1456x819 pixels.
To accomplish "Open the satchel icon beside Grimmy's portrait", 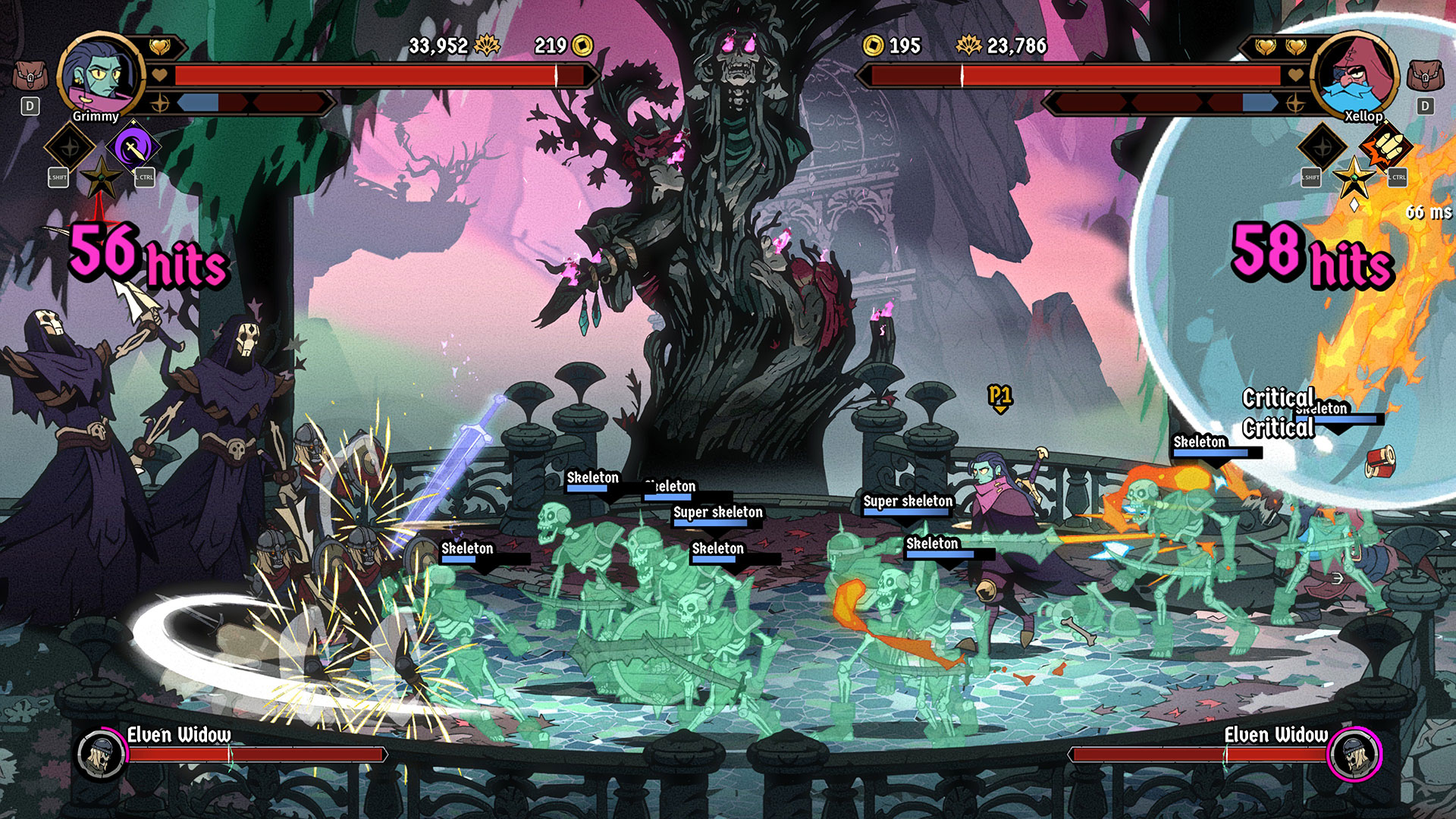I will click(30, 77).
